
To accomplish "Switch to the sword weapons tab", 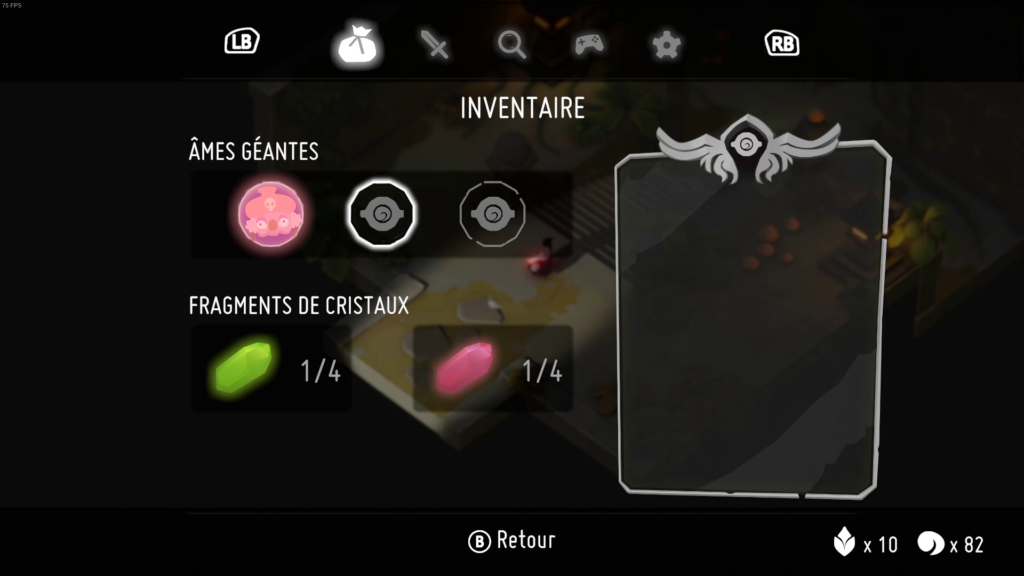I will [435, 45].
